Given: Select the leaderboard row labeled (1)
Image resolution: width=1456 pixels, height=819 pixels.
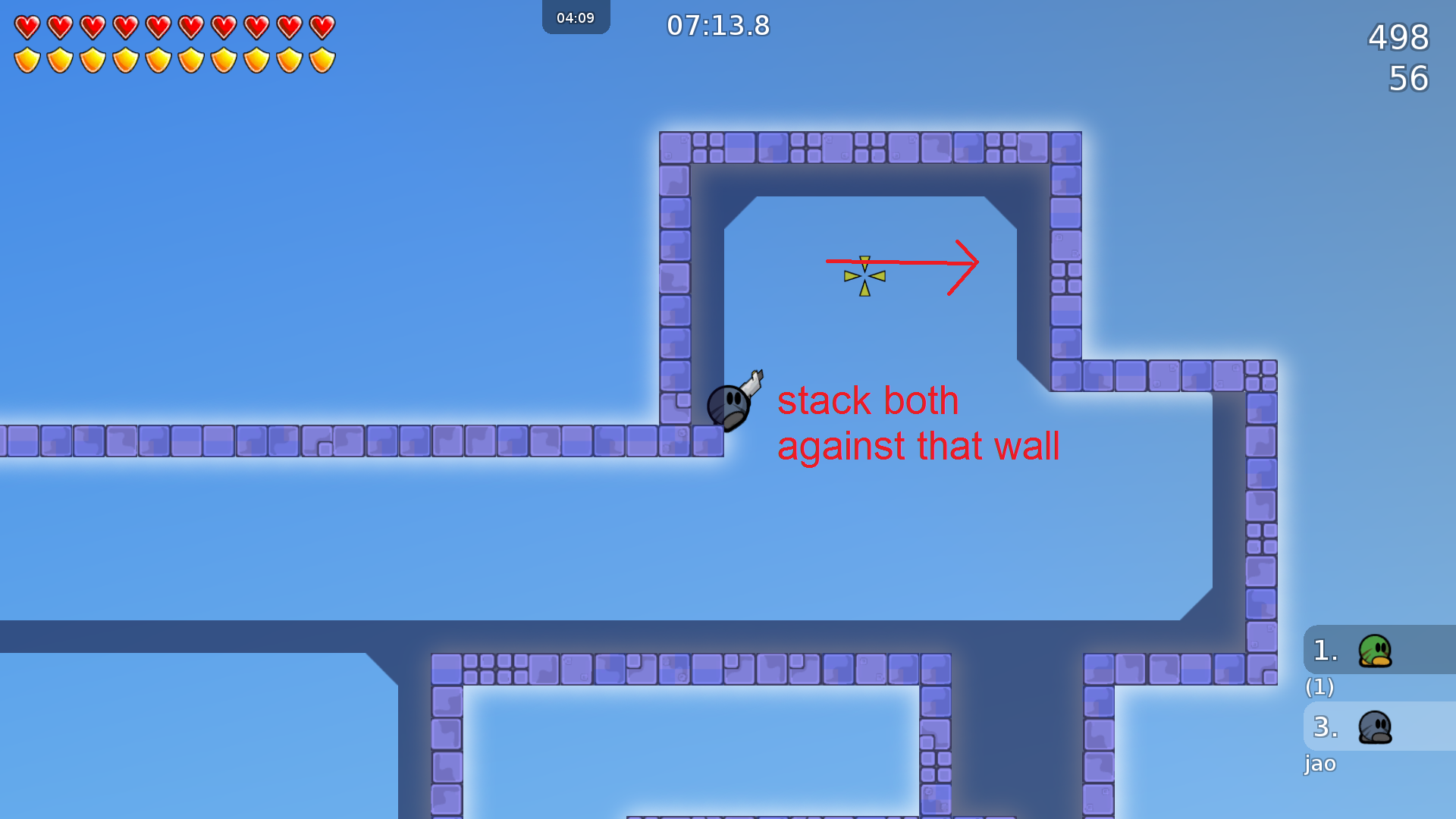Looking at the screenshot, I should 1320,688.
